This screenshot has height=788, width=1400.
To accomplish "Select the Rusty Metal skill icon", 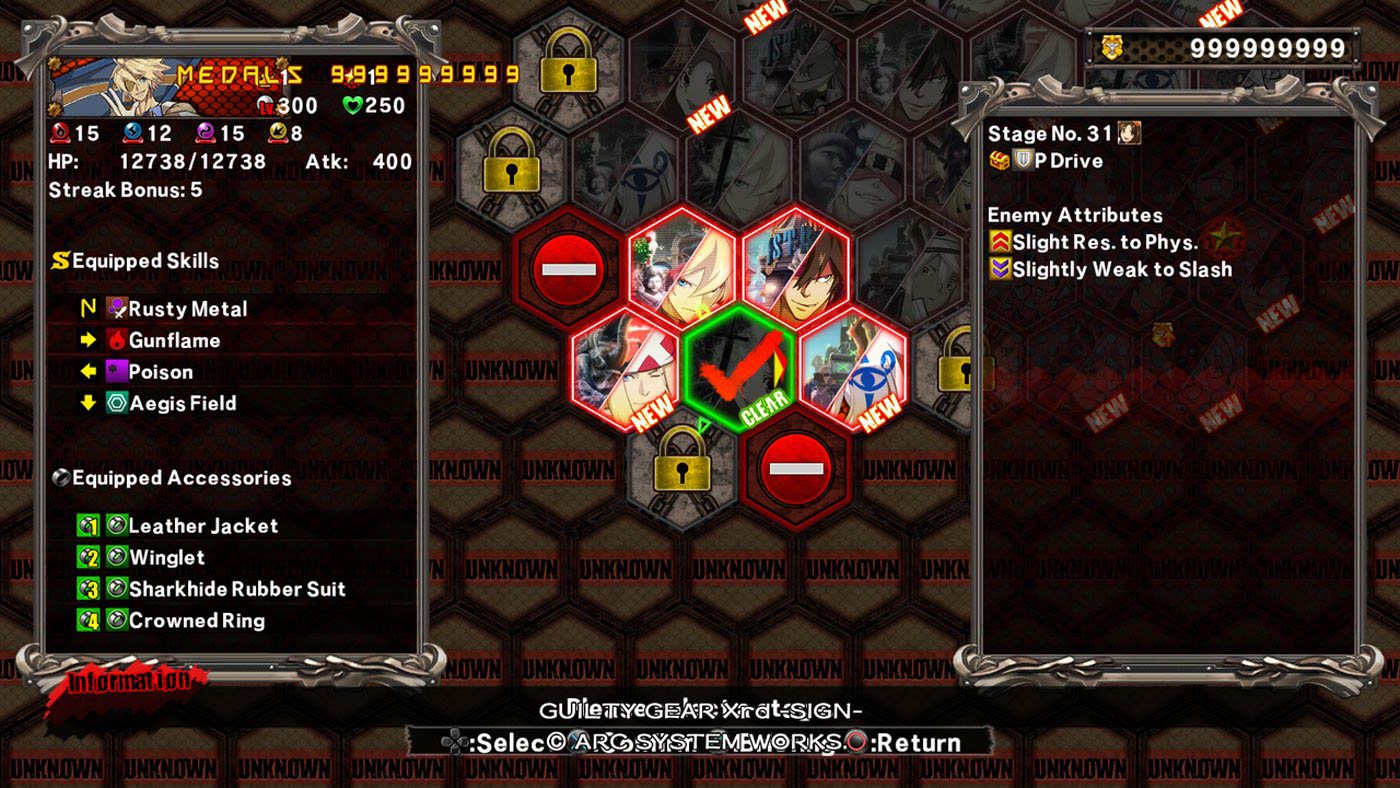I will [x=115, y=309].
